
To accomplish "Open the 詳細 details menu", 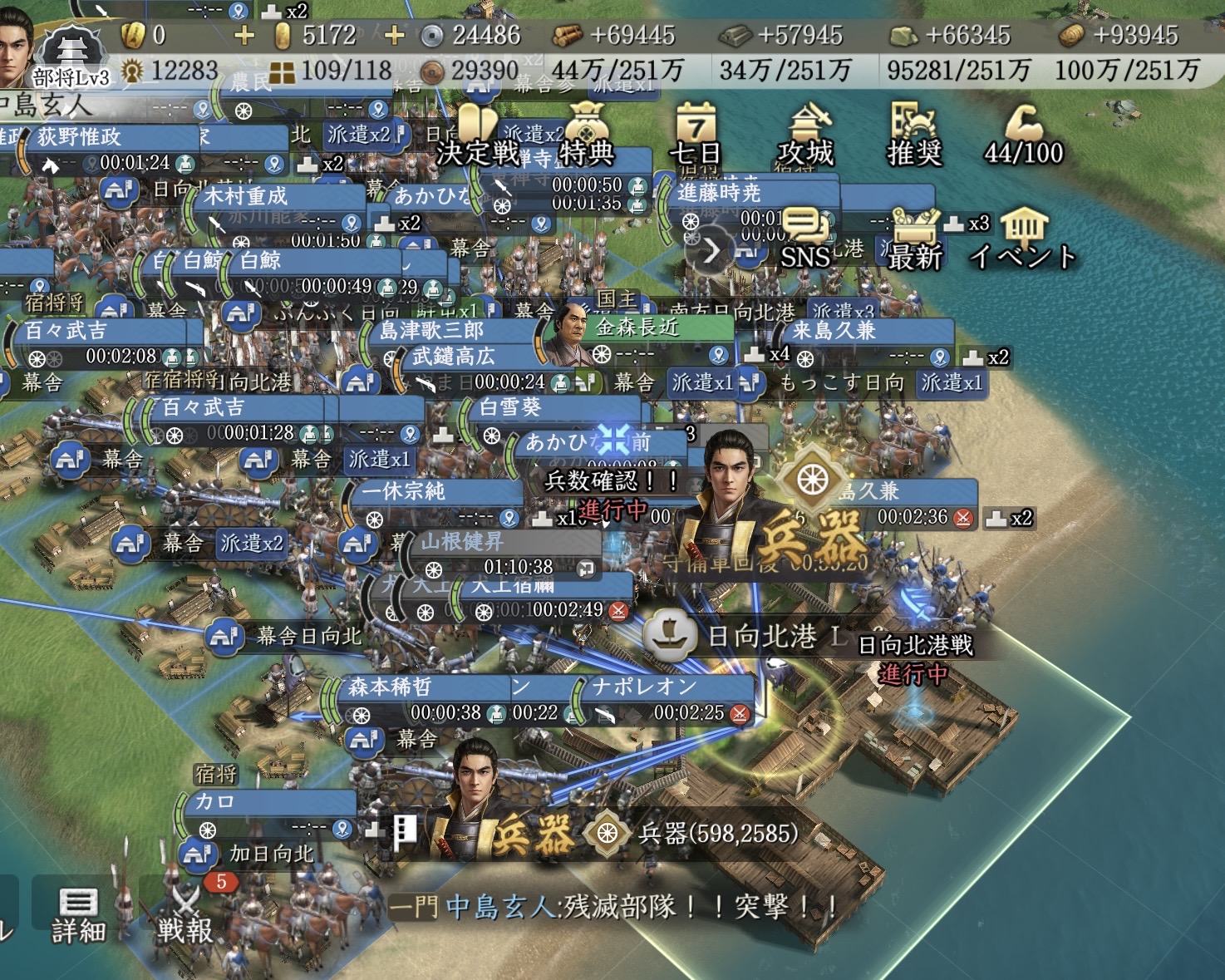I will click(78, 914).
